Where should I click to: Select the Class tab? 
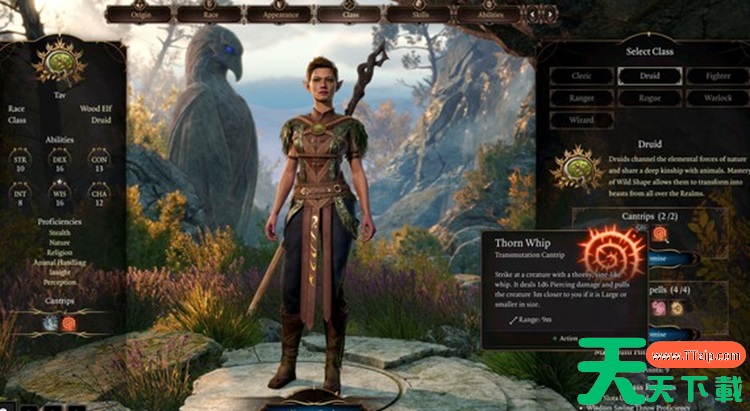[351, 15]
